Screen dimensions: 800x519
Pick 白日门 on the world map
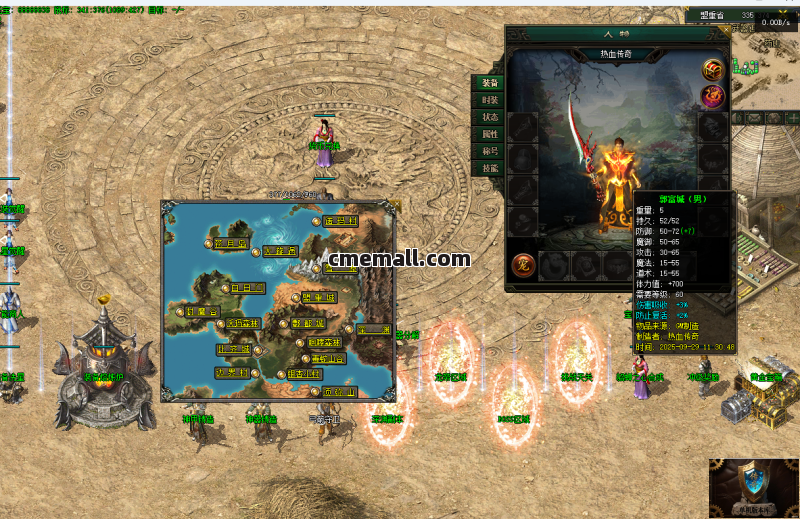coord(246,288)
